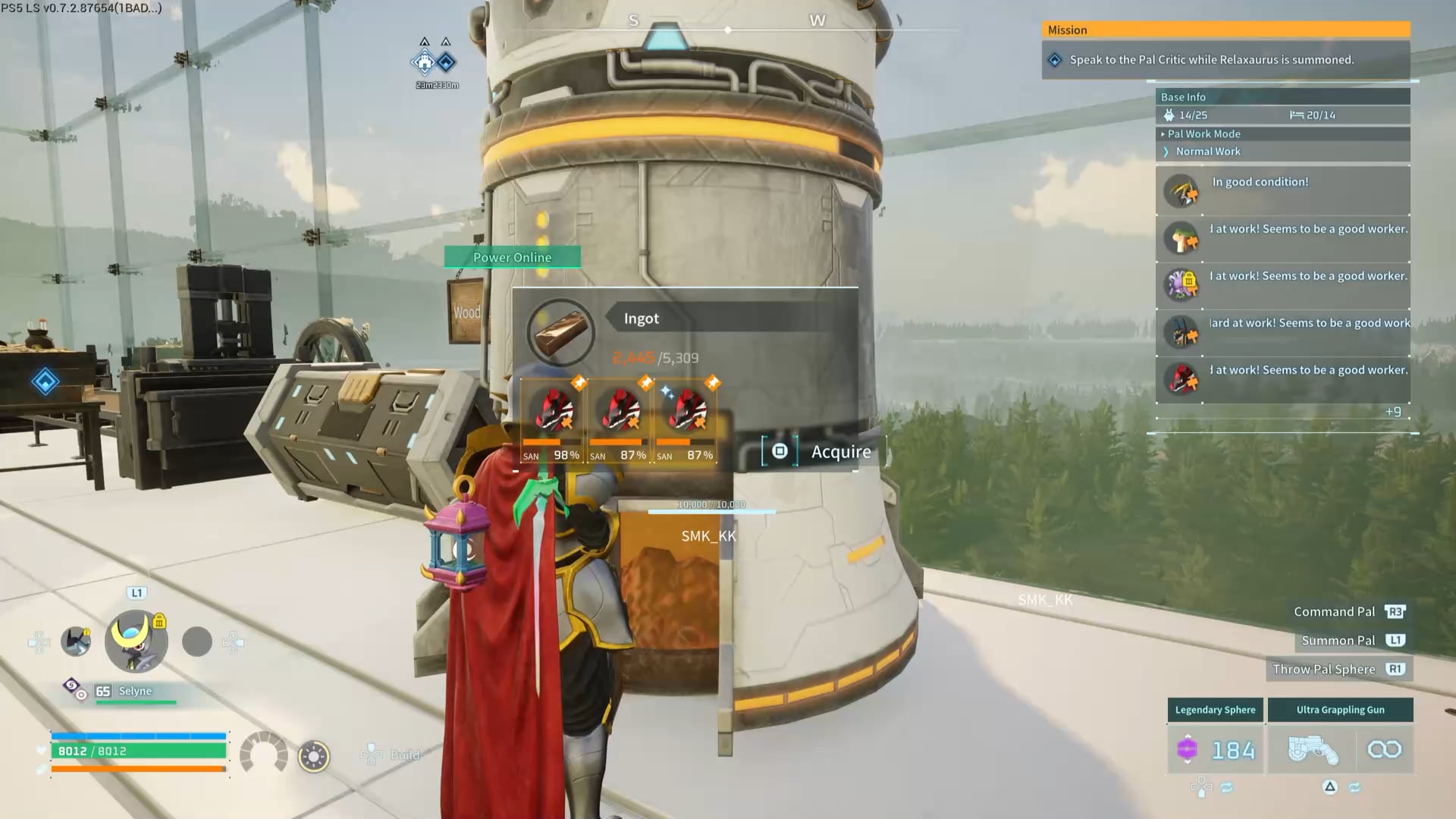Select the Ingot item icon
Image resolution: width=1456 pixels, height=819 pixels.
click(x=560, y=332)
